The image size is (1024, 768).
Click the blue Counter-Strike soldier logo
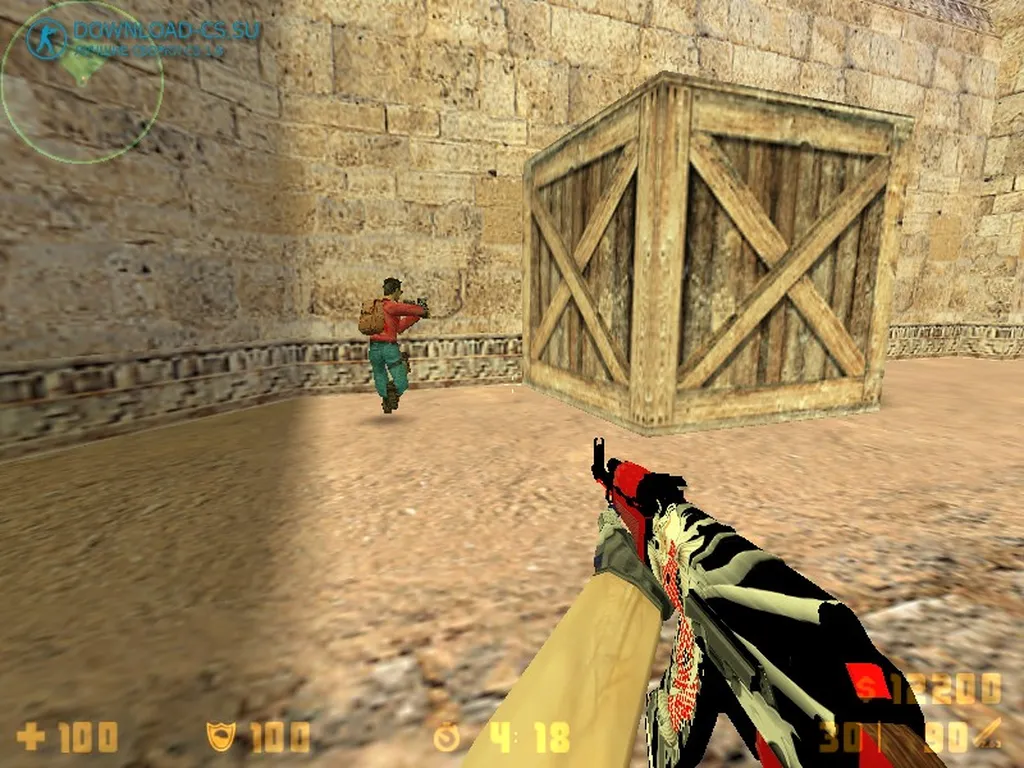pos(47,37)
